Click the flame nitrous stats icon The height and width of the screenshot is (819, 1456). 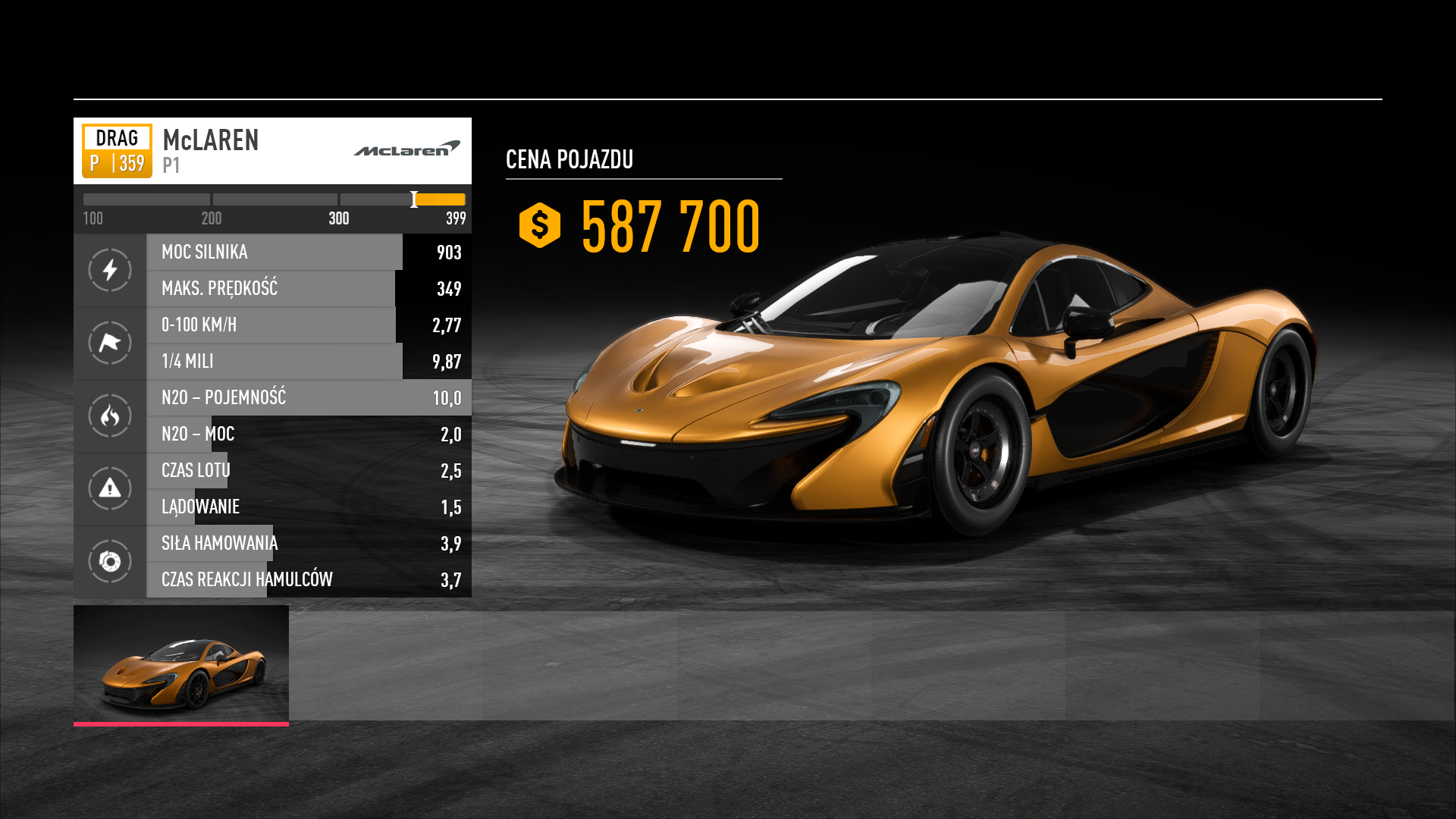(x=110, y=416)
